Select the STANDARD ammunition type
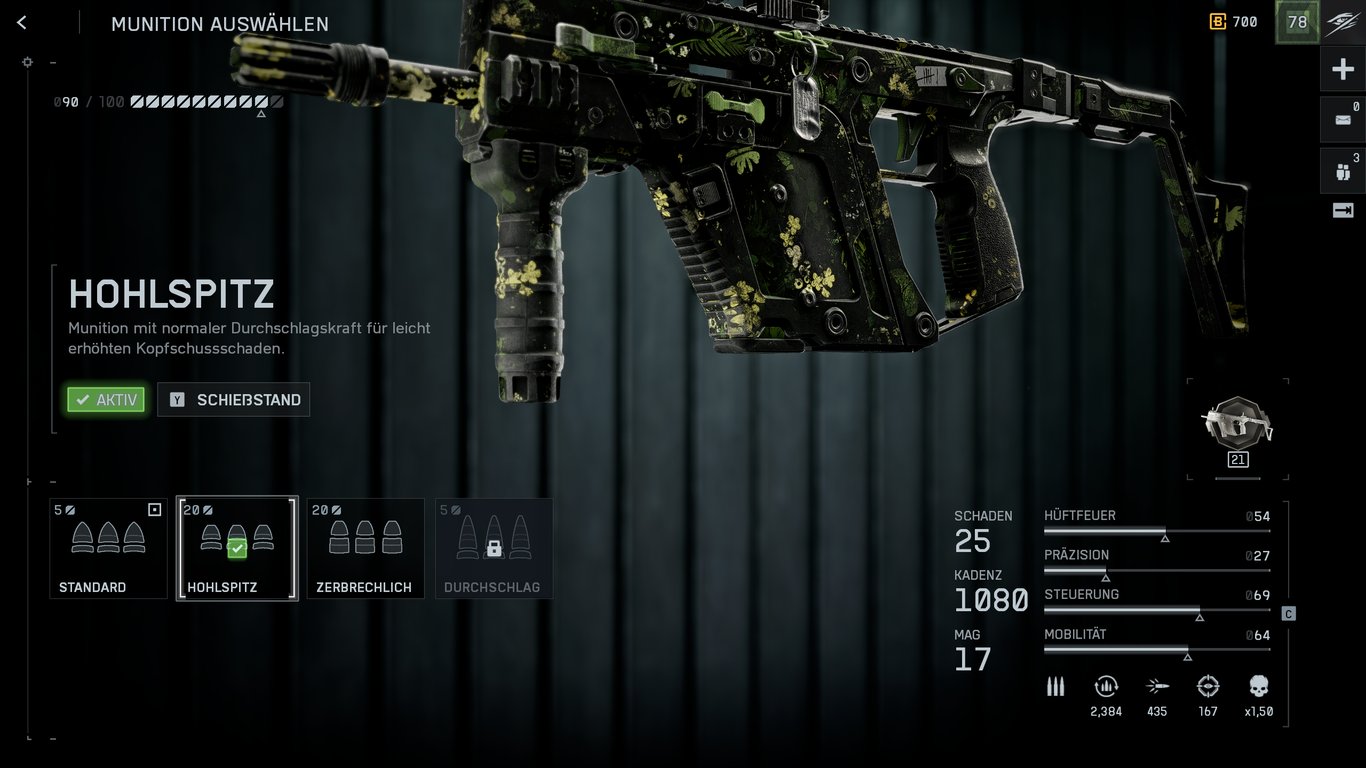This screenshot has height=768, width=1366. (x=108, y=548)
